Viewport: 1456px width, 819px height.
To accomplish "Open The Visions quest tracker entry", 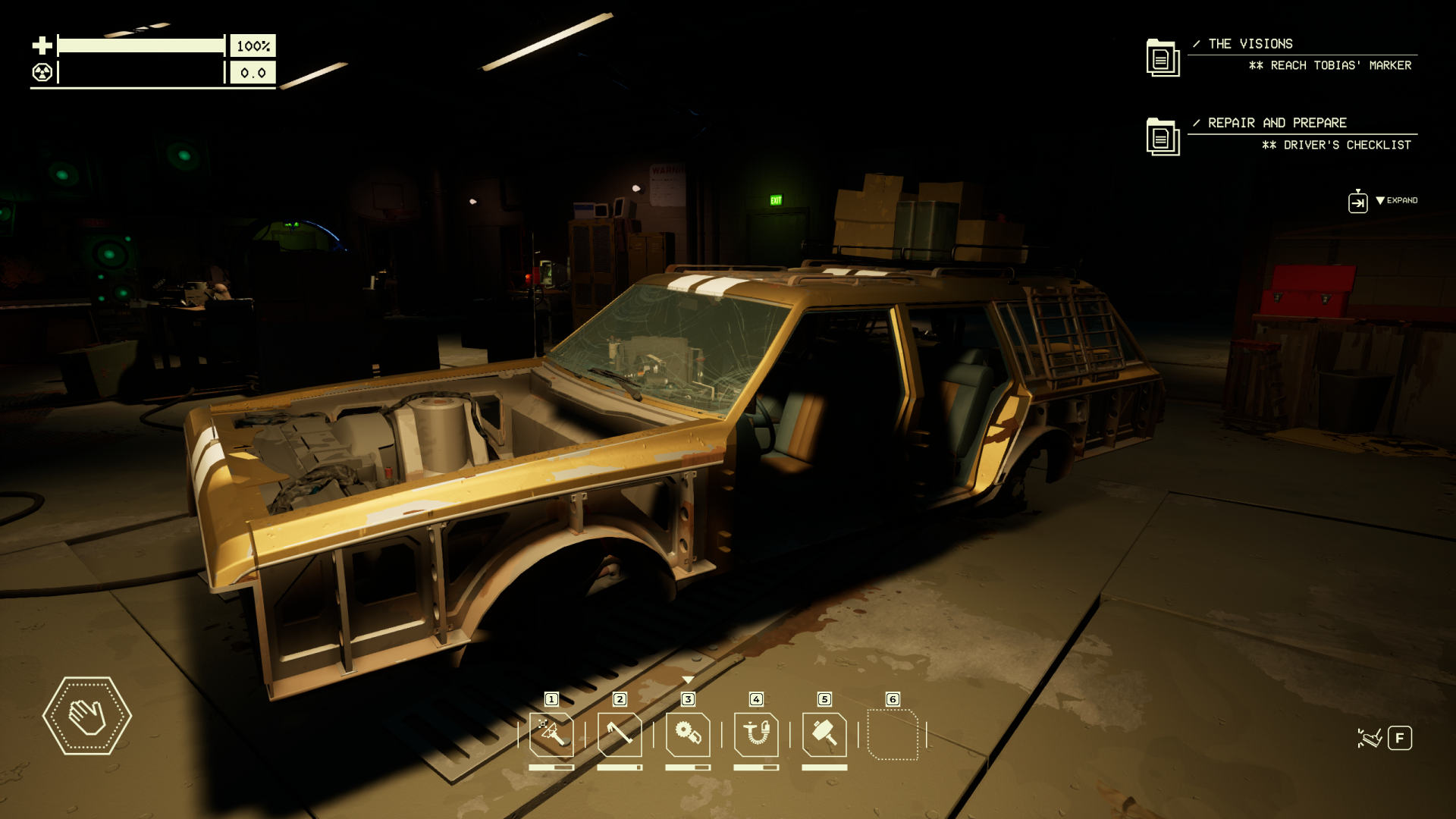I will click(1250, 44).
